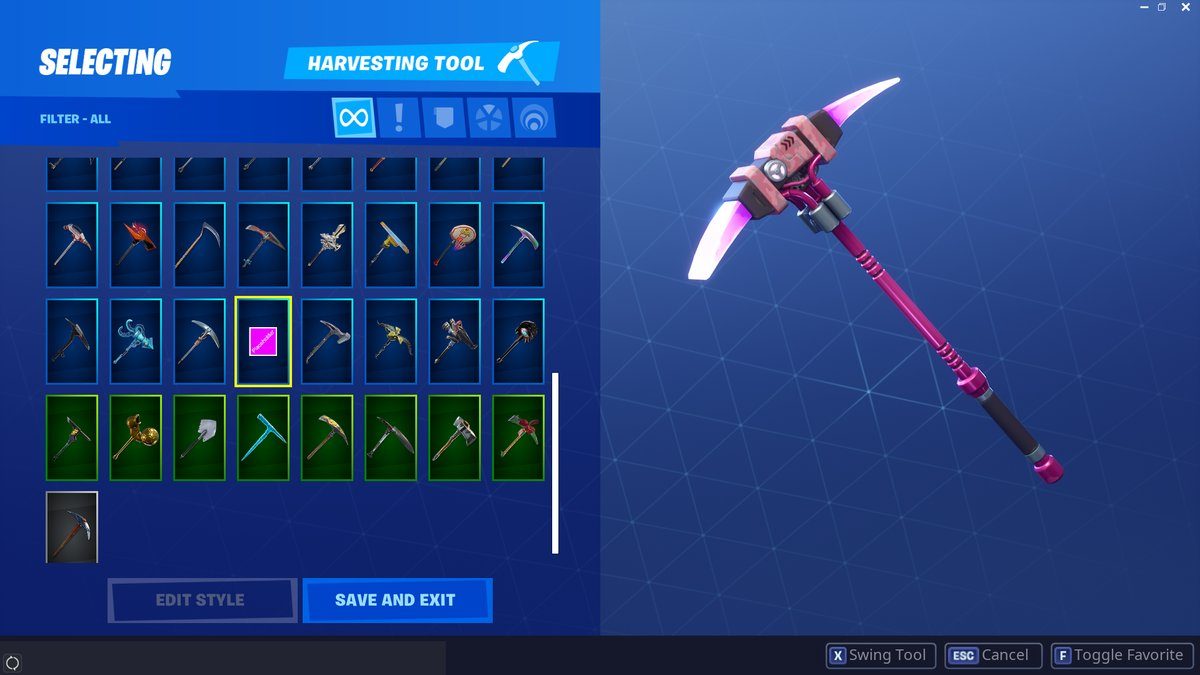
Task: Pick the golden orb staff harvesting tool
Action: pos(135,438)
